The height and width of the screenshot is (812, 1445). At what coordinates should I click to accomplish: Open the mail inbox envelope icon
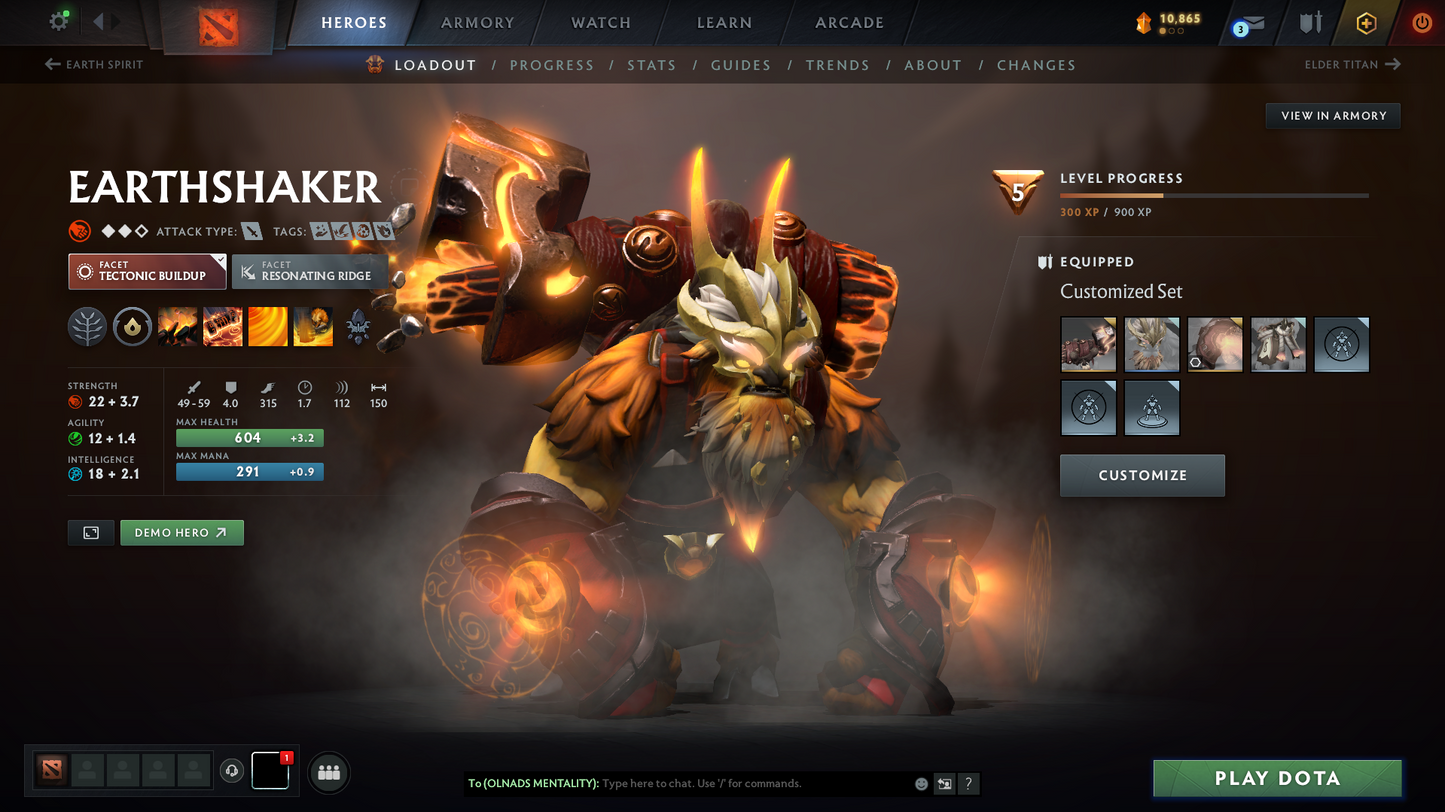point(1249,23)
